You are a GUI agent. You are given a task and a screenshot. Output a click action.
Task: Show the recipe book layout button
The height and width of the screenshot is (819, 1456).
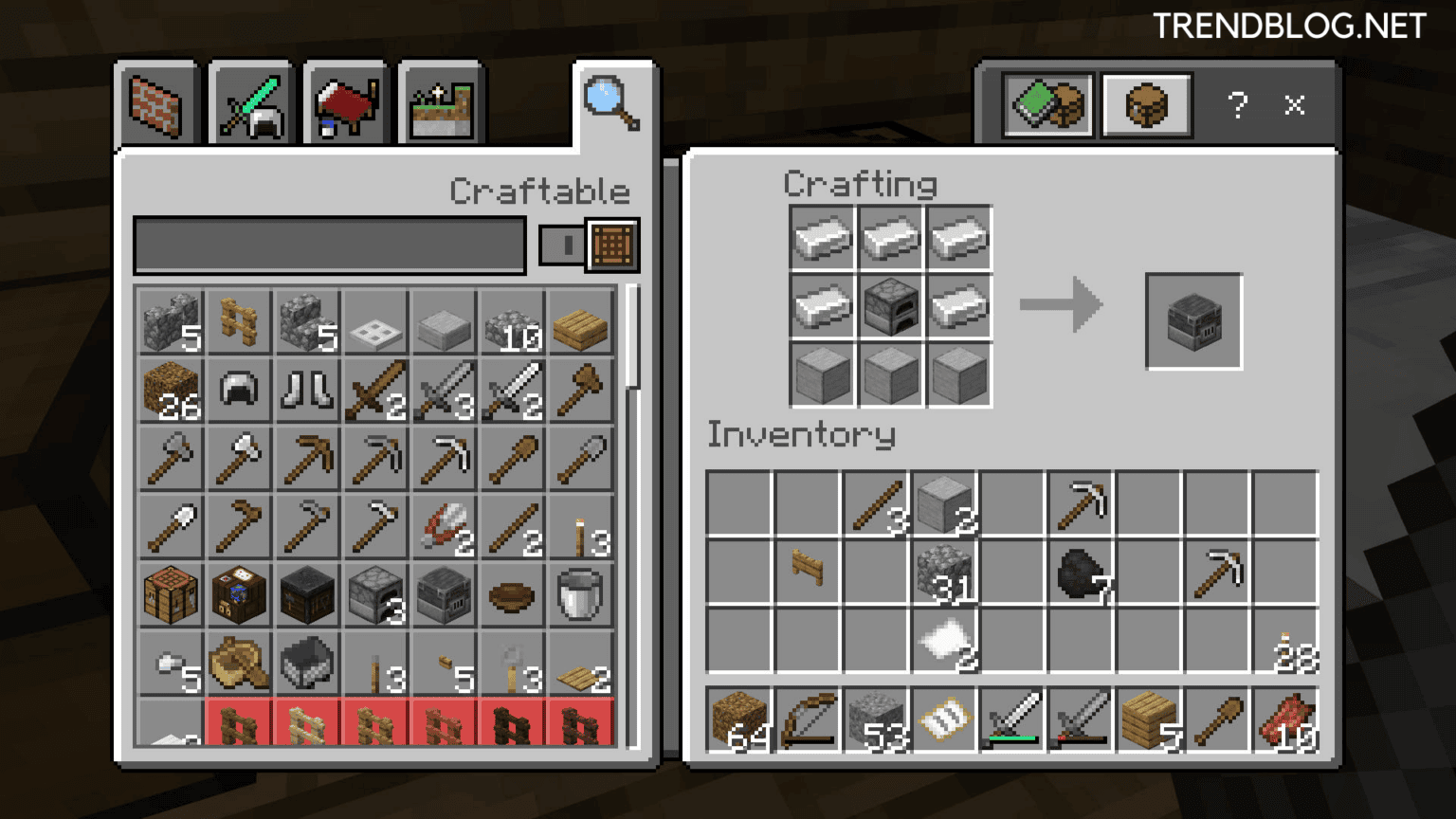(x=1049, y=104)
